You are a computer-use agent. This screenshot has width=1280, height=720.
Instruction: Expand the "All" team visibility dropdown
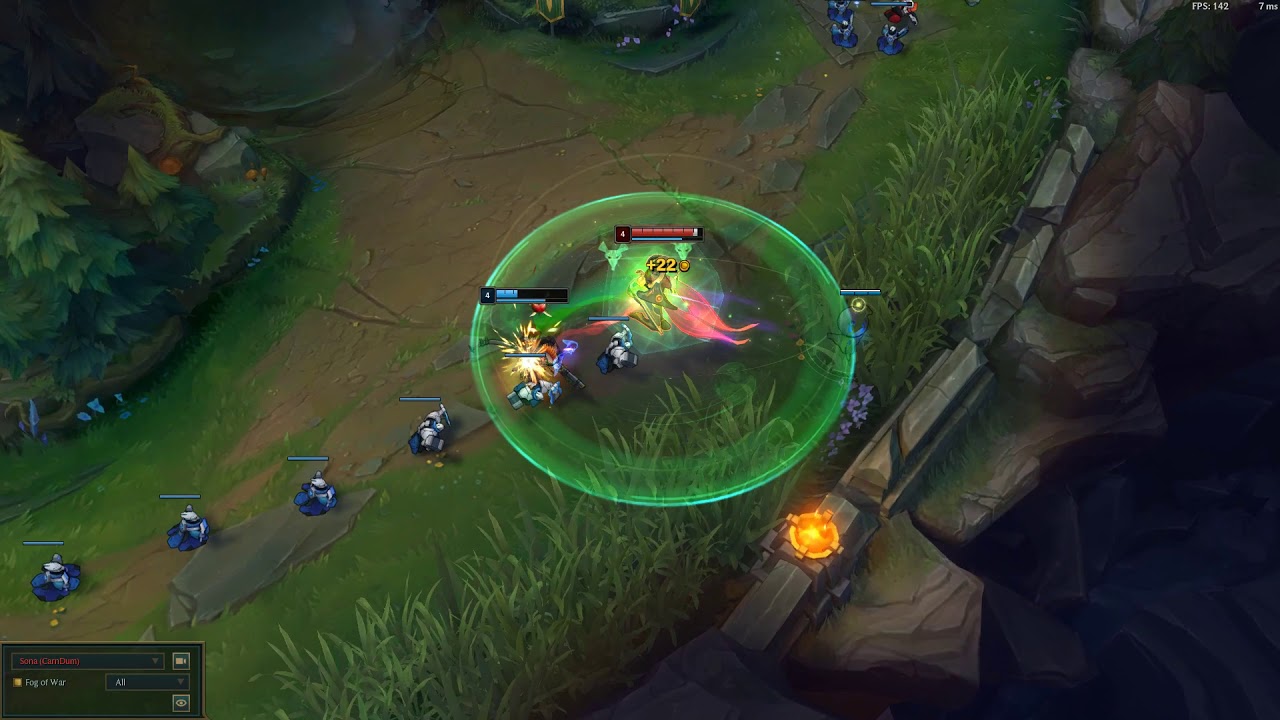147,682
